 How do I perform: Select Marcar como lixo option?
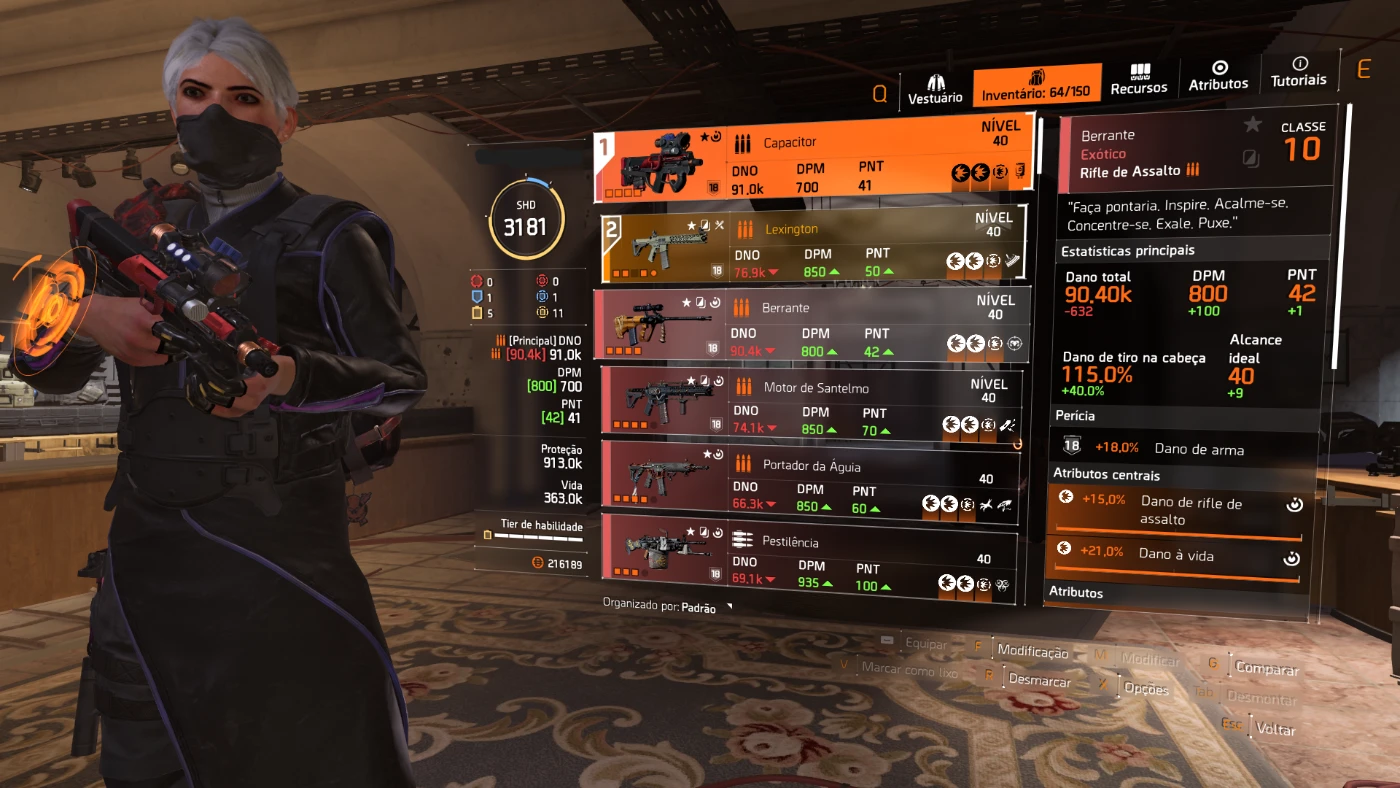[x=910, y=670]
